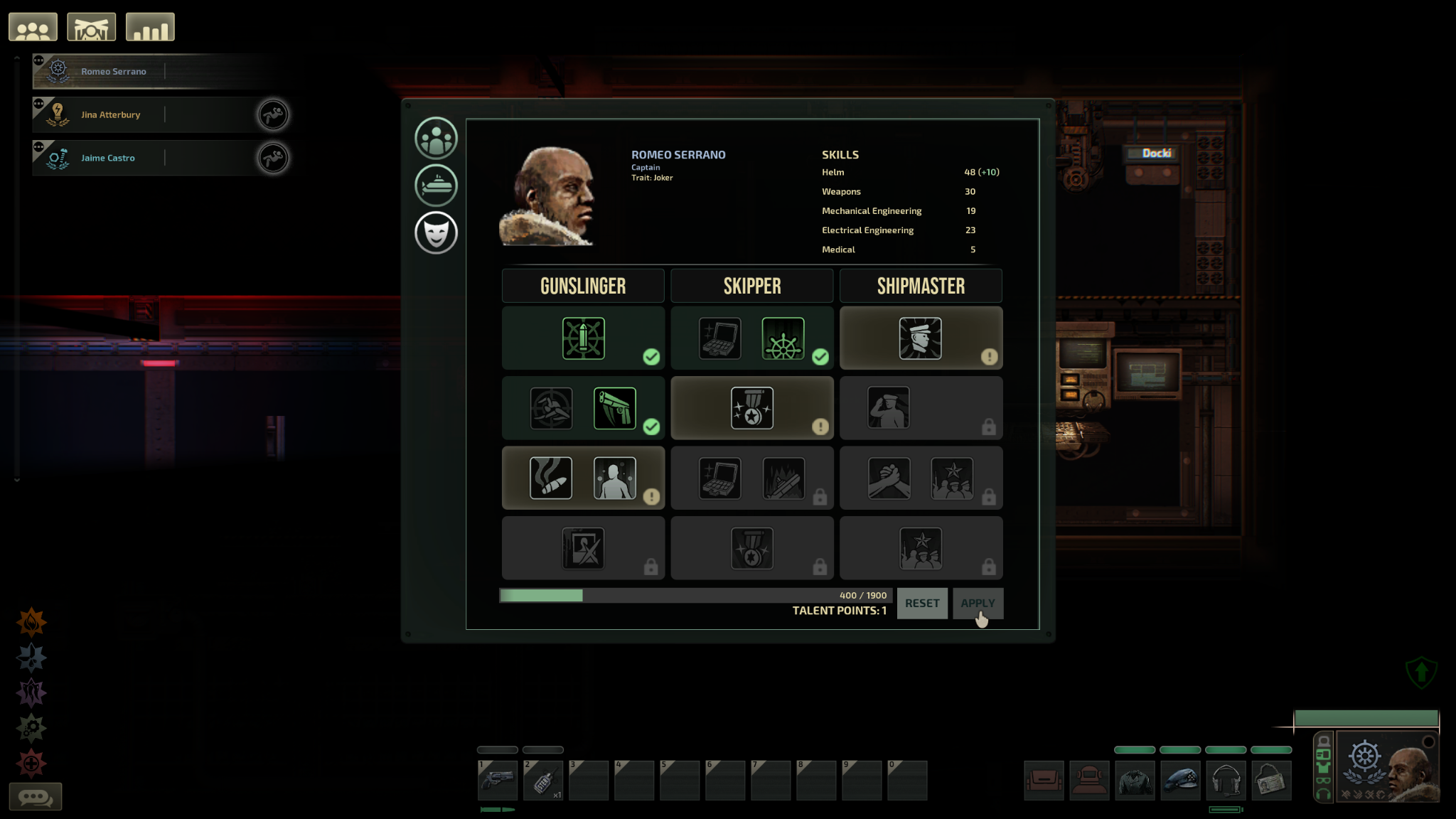The height and width of the screenshot is (819, 1456).
Task: Select the glowing silhouette Gunslinger talent
Action: [614, 478]
